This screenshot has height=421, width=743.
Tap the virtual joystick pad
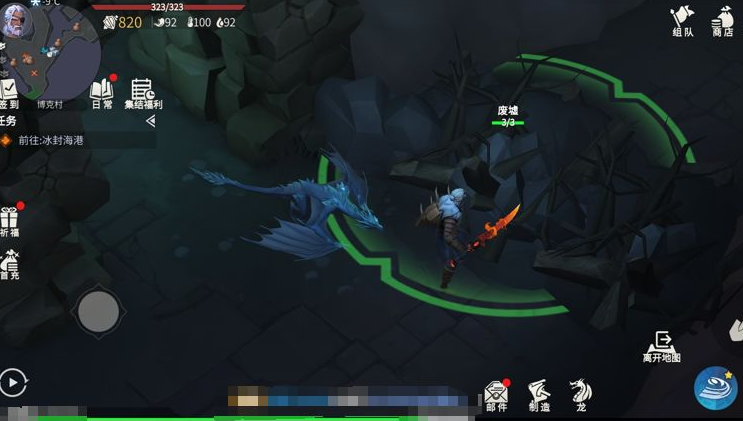(98, 313)
